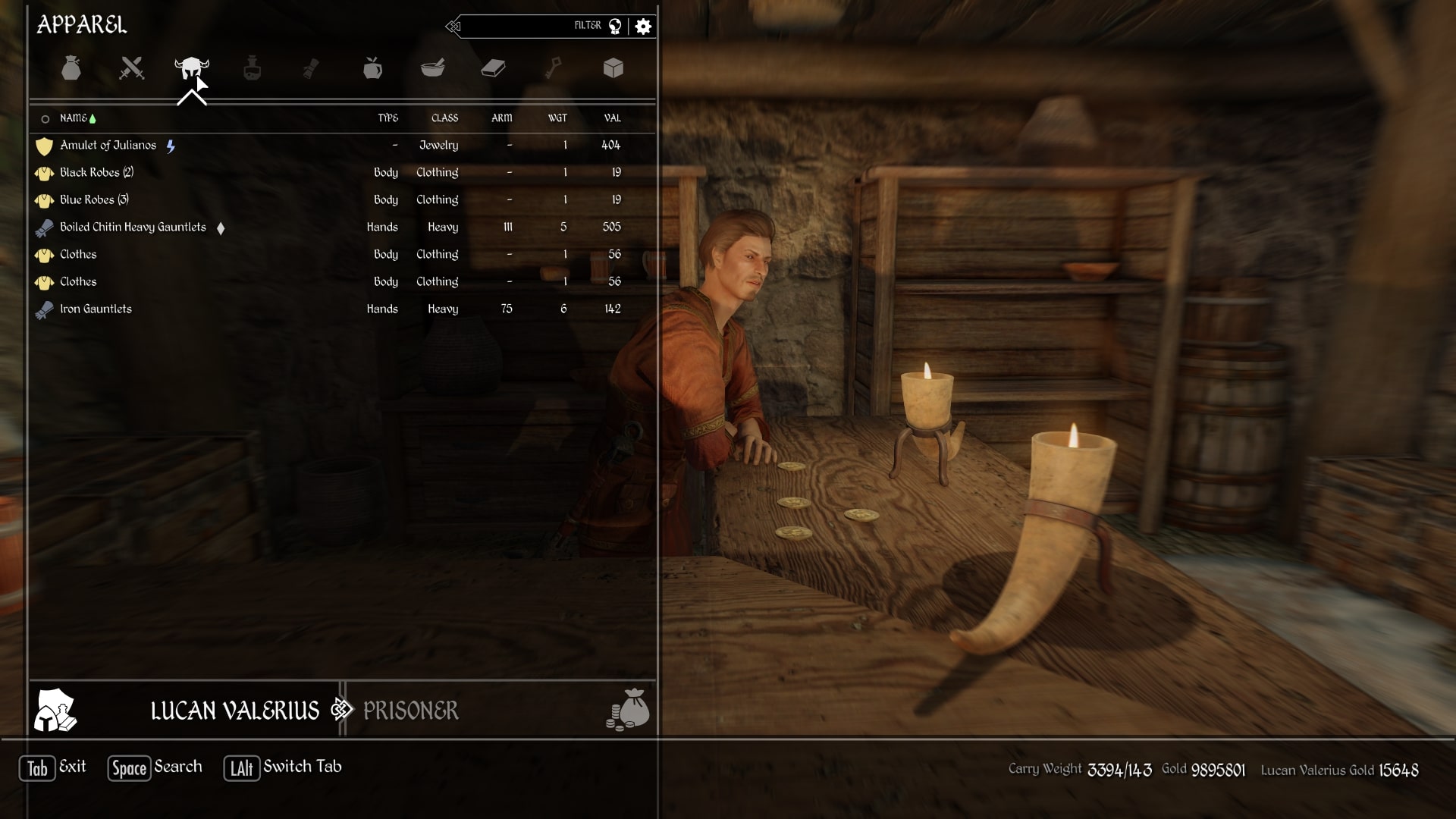Screen dimensions: 1456x819
Task: Show all items with the pouch tab
Action: coord(71,68)
